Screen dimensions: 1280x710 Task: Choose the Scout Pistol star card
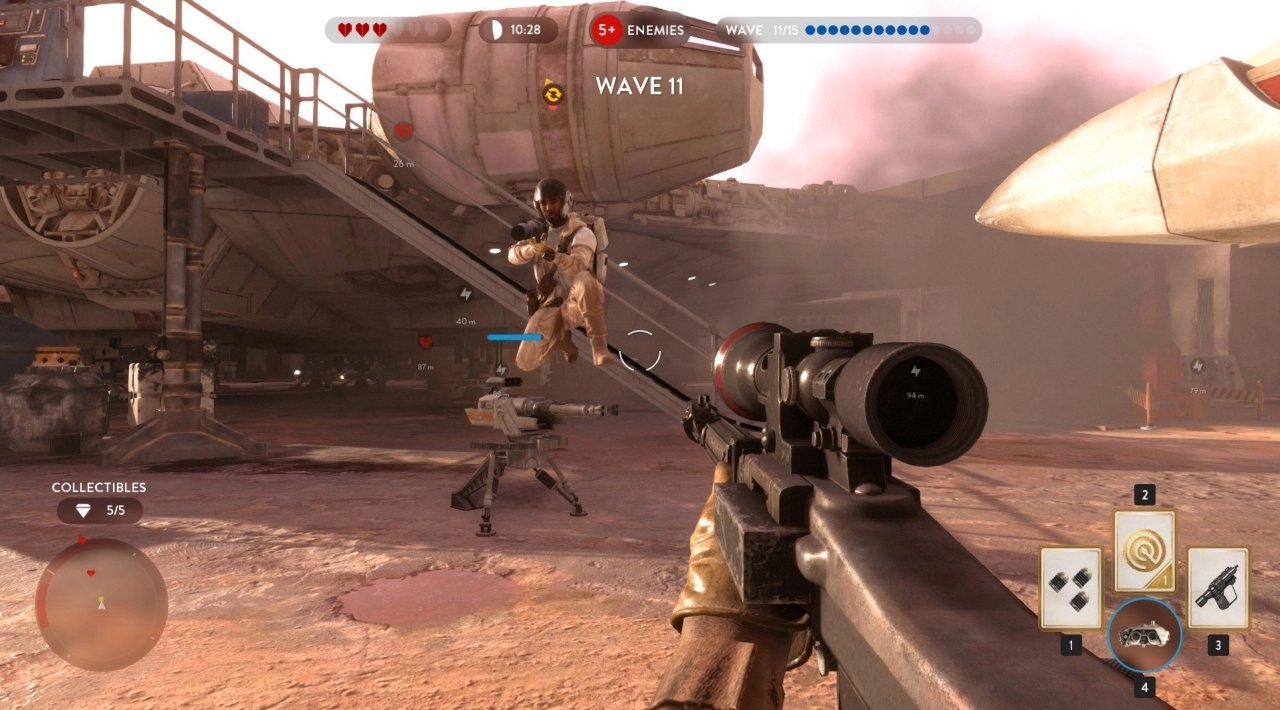(x=1218, y=588)
